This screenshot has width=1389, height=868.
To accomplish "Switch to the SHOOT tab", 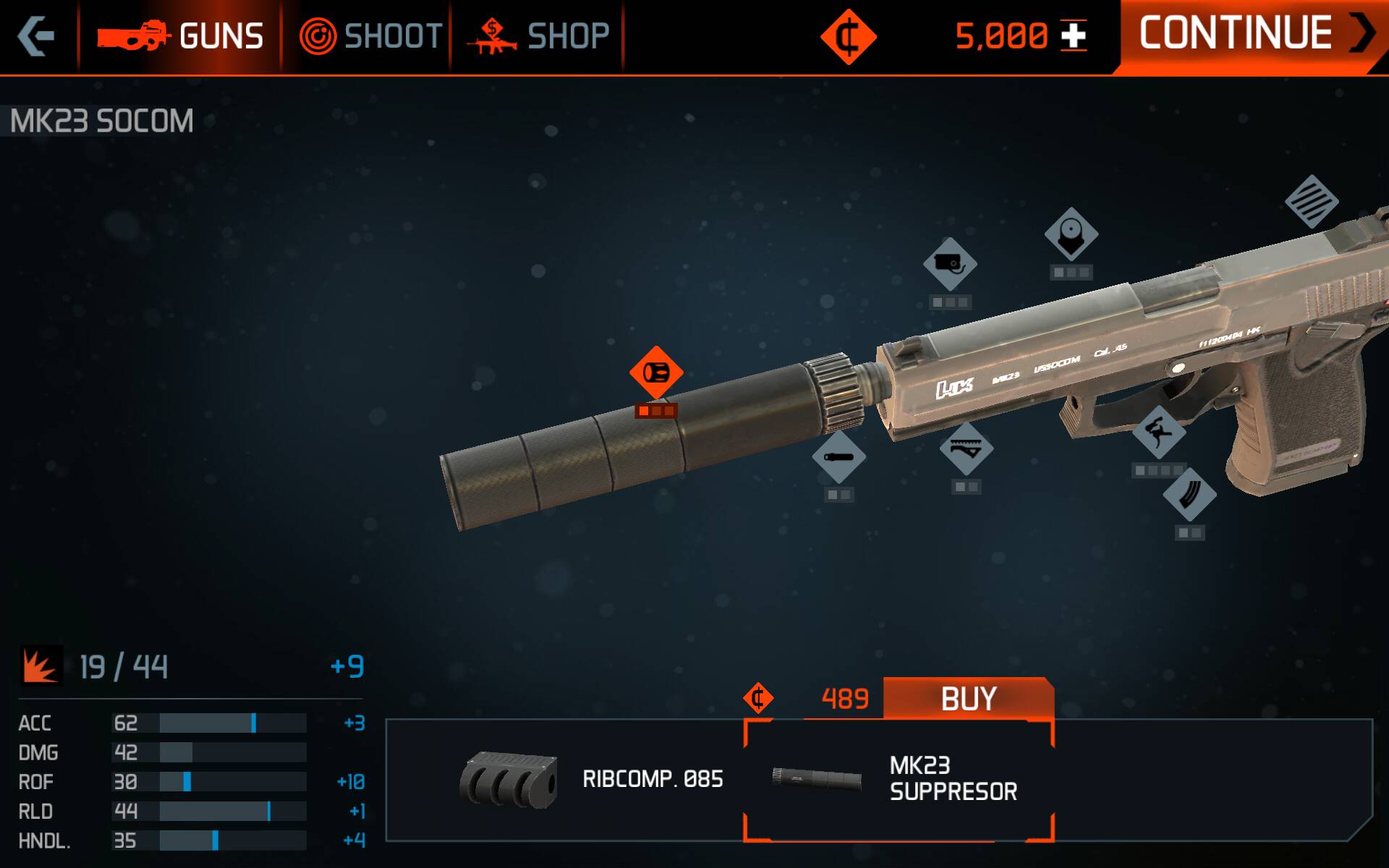I will point(370,36).
